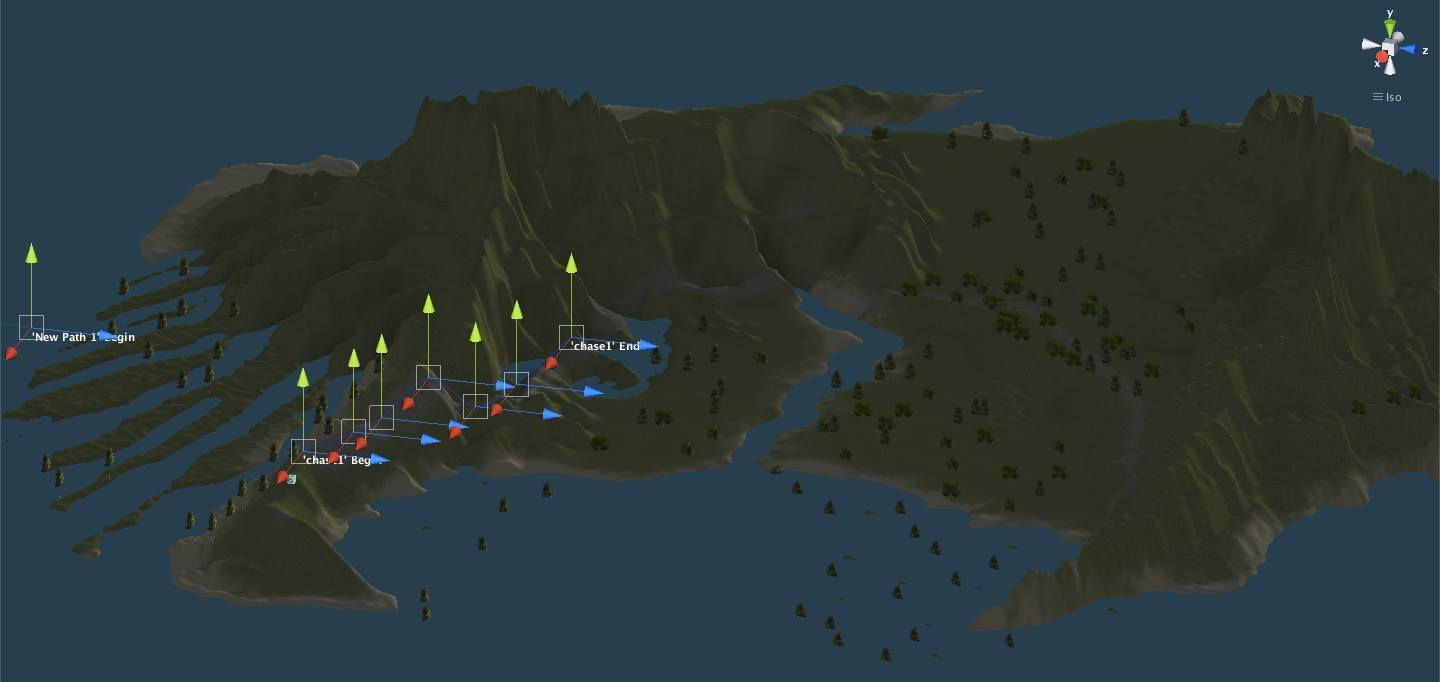
Task: Click the green up arrow of 'chase1' Begin node
Action: click(303, 377)
